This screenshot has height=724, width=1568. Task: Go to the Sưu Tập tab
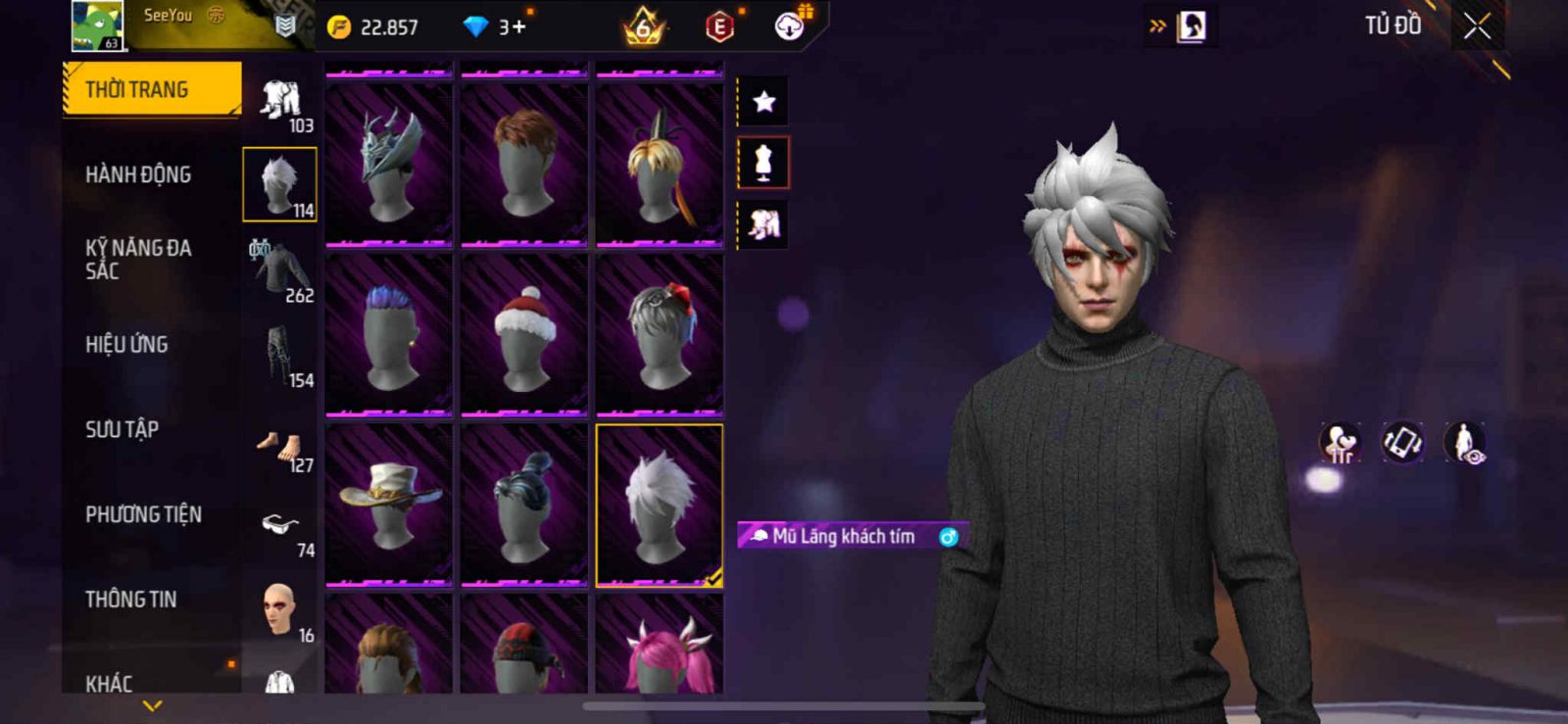[122, 429]
